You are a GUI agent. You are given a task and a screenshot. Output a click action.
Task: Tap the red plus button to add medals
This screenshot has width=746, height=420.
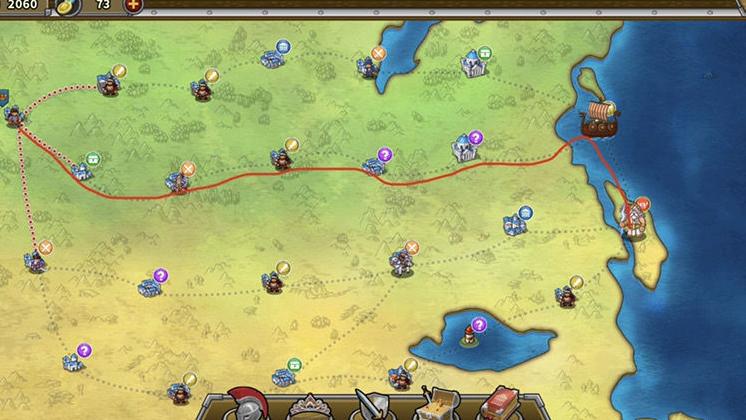point(132,5)
